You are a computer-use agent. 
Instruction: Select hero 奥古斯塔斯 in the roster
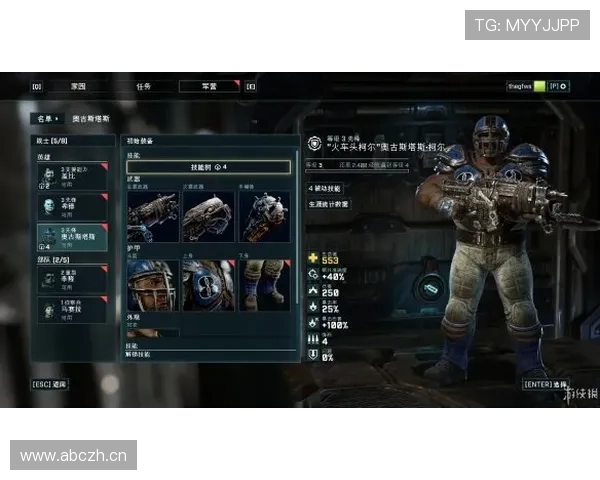(x=71, y=237)
